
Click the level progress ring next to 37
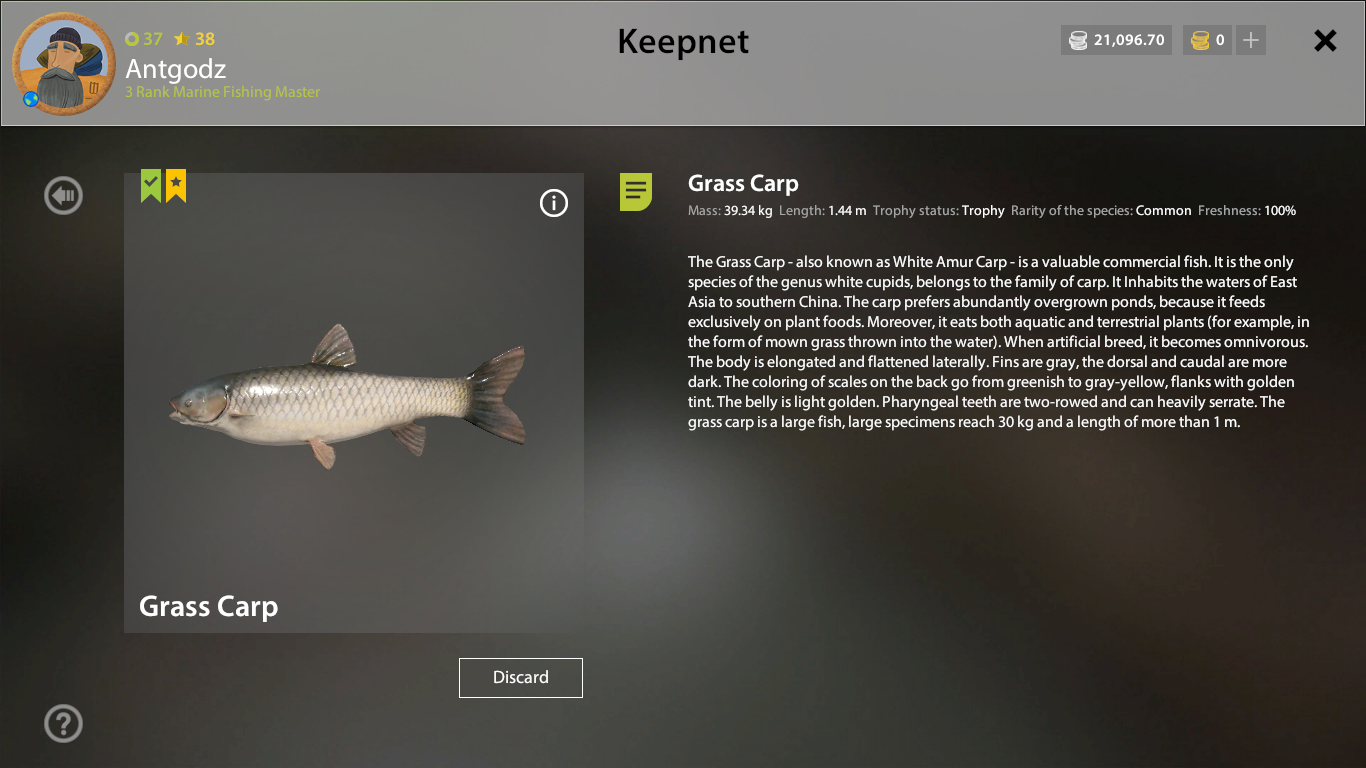click(x=131, y=39)
